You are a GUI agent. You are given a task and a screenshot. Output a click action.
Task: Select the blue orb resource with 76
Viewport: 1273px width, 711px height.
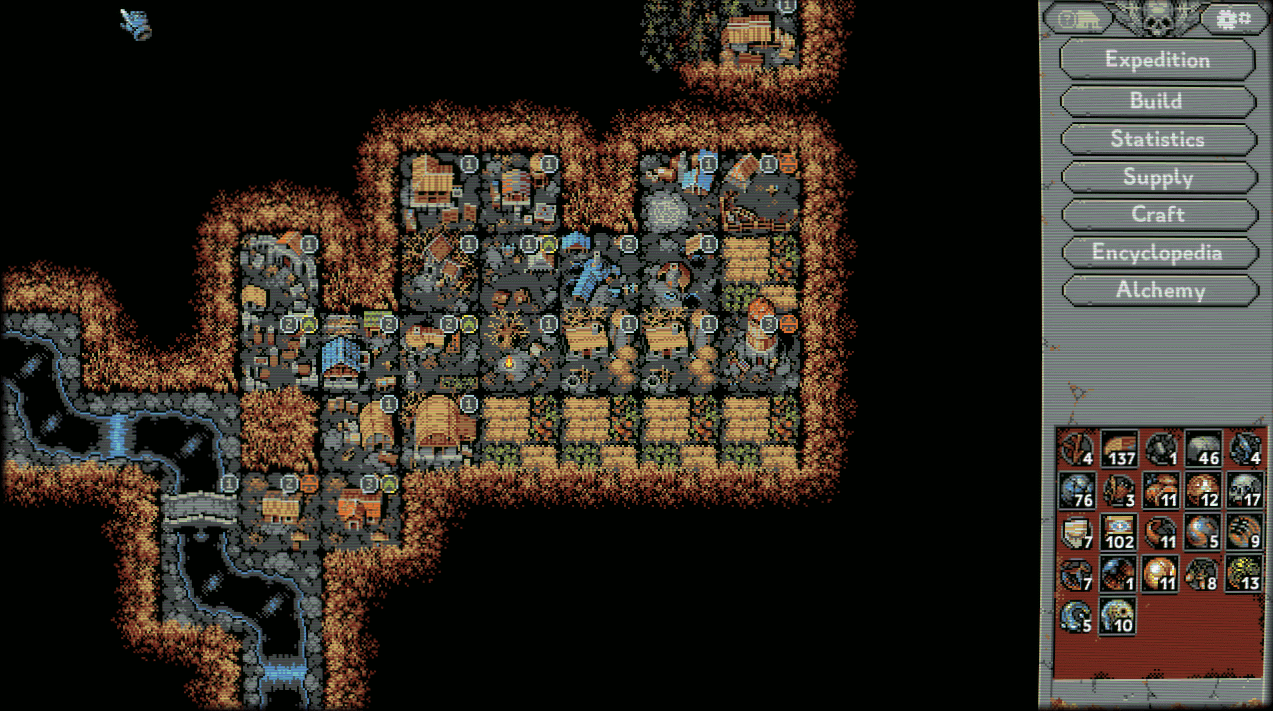coord(1076,491)
